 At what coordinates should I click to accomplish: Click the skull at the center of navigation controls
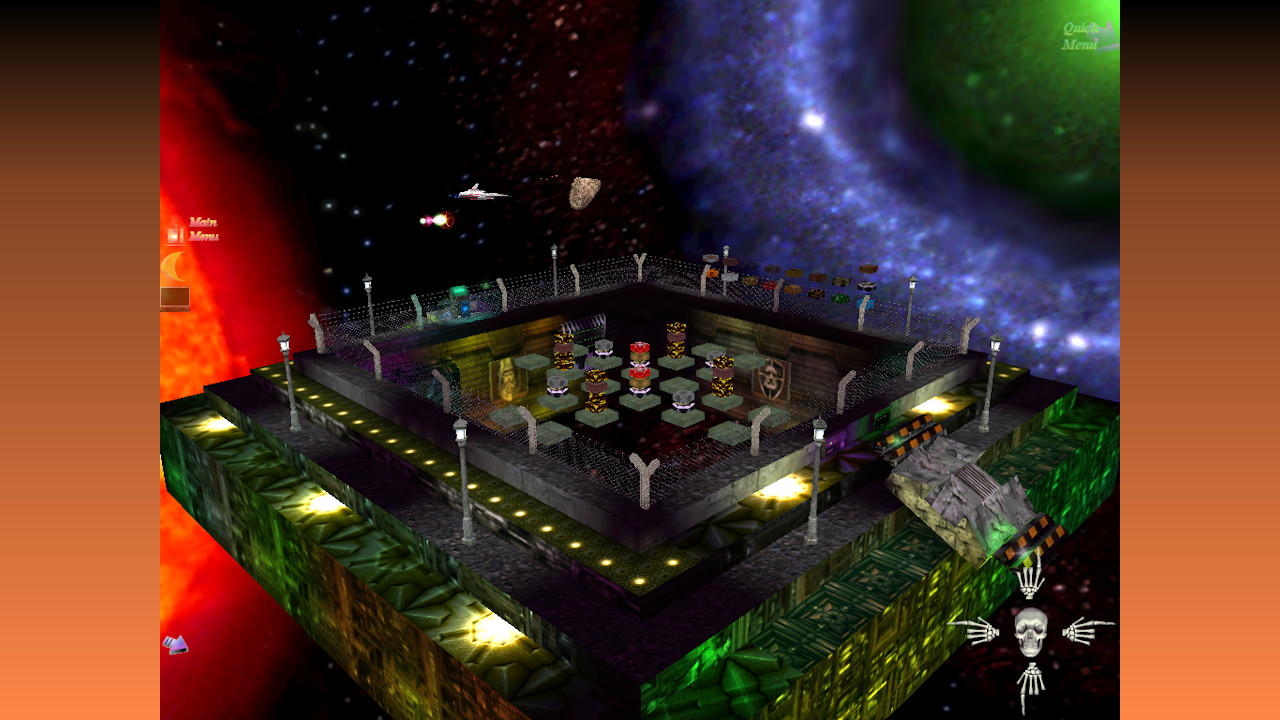1030,632
